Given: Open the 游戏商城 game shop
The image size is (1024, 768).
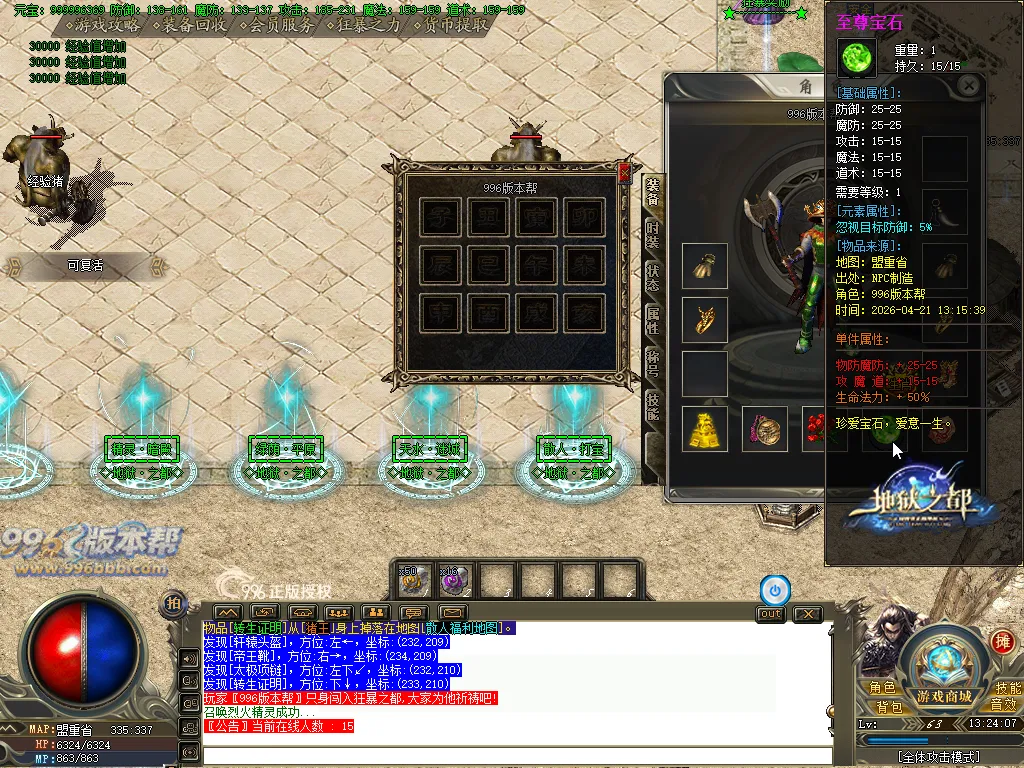Looking at the screenshot, I should (x=944, y=696).
